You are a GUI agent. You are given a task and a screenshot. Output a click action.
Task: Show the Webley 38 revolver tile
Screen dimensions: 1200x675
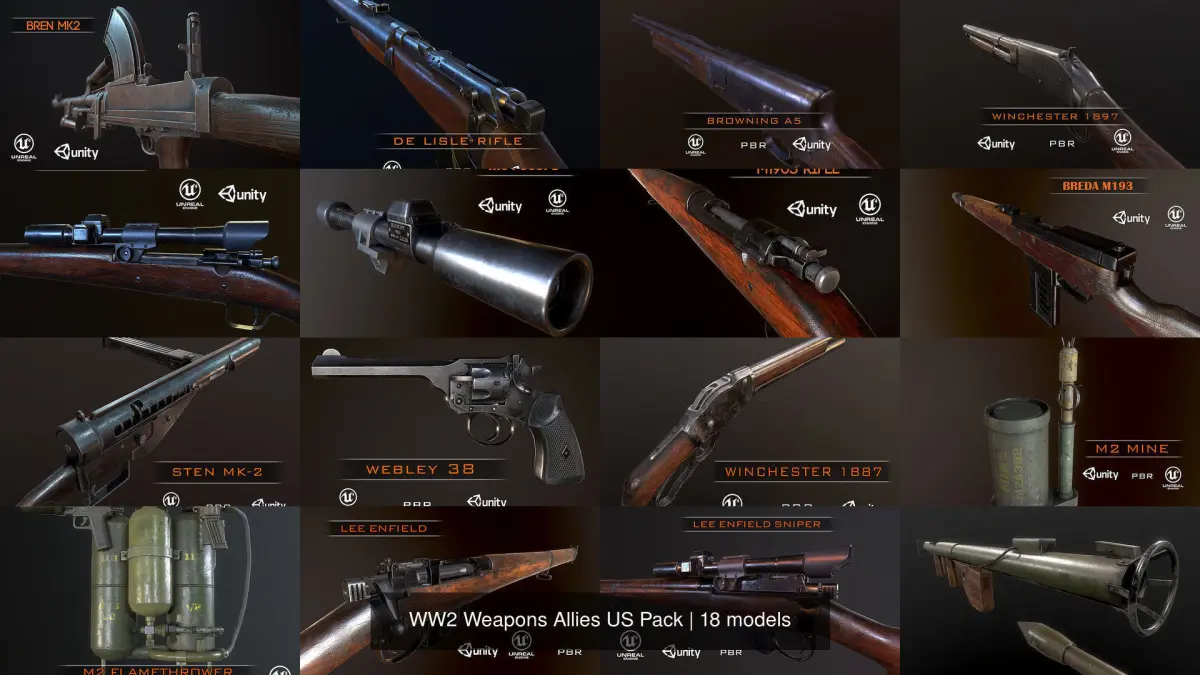point(450,421)
